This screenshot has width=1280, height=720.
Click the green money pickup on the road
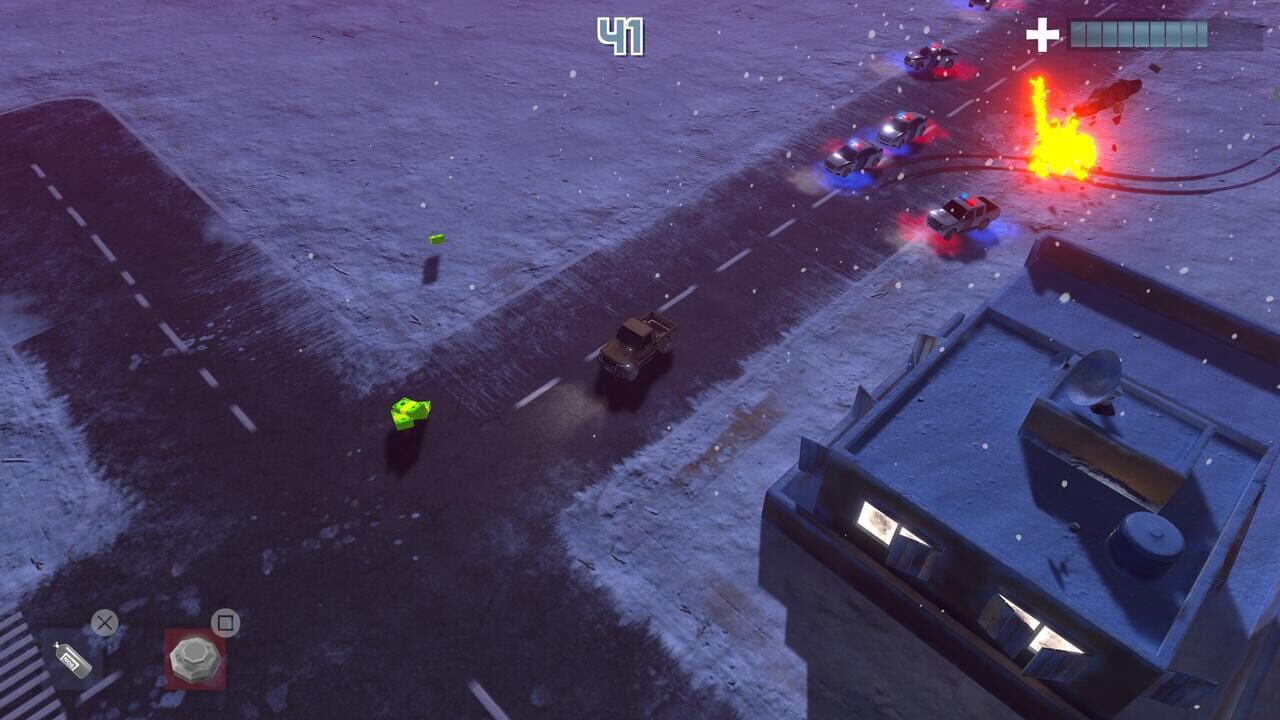click(x=408, y=414)
